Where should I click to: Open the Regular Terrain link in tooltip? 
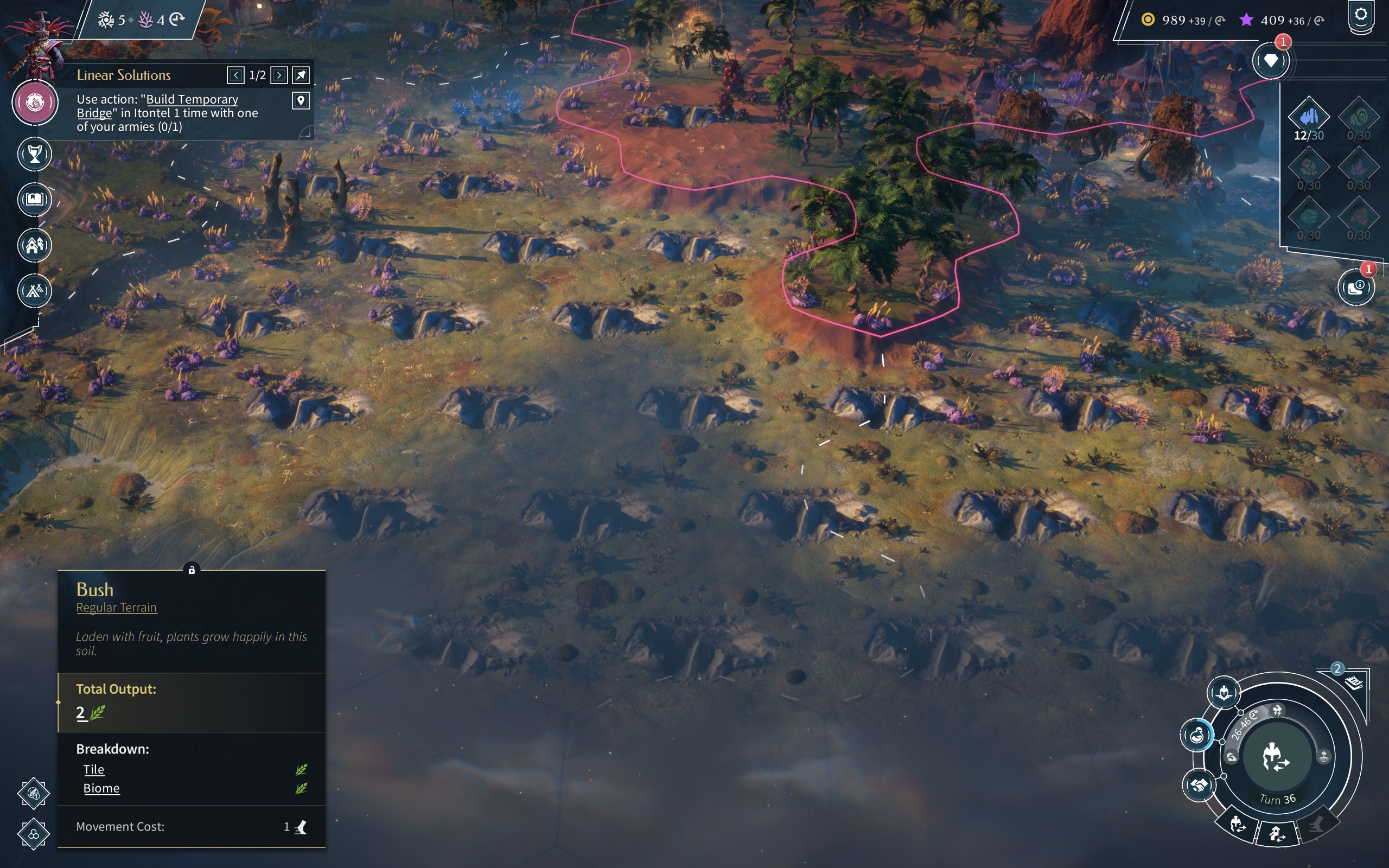[117, 608]
